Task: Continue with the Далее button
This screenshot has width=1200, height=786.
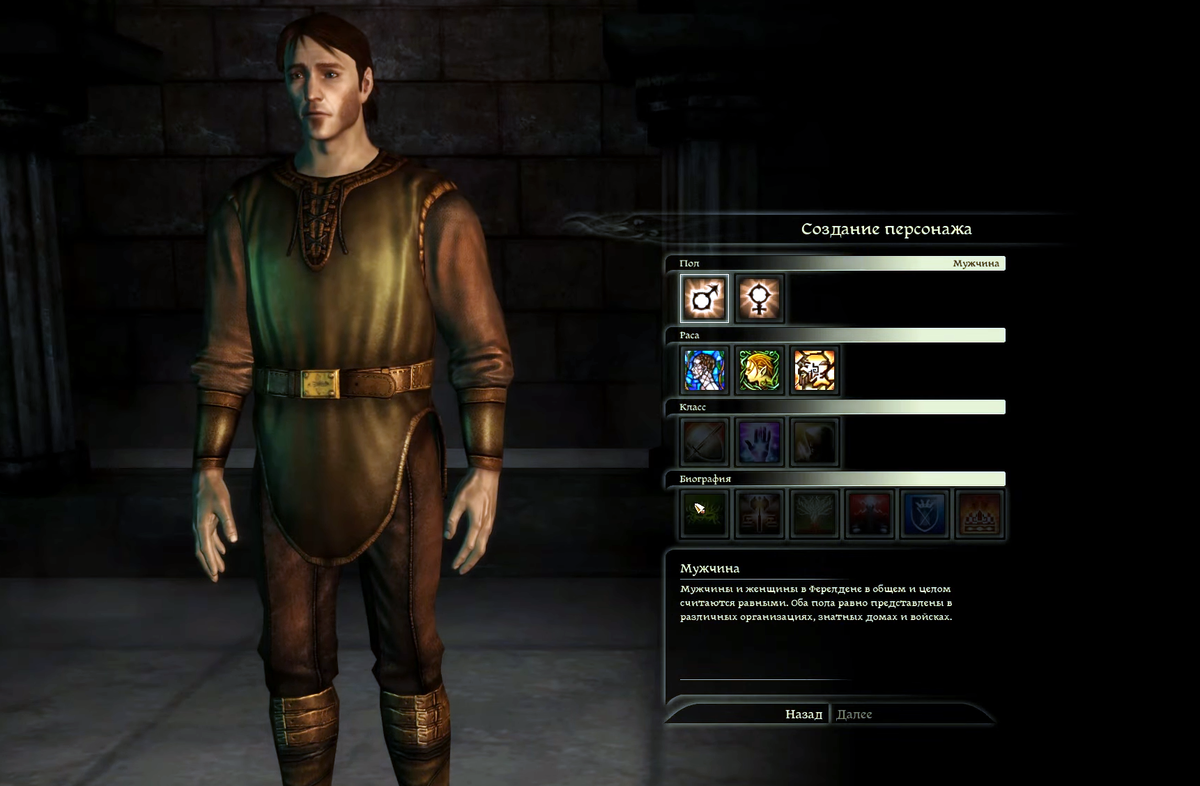Action: (854, 714)
